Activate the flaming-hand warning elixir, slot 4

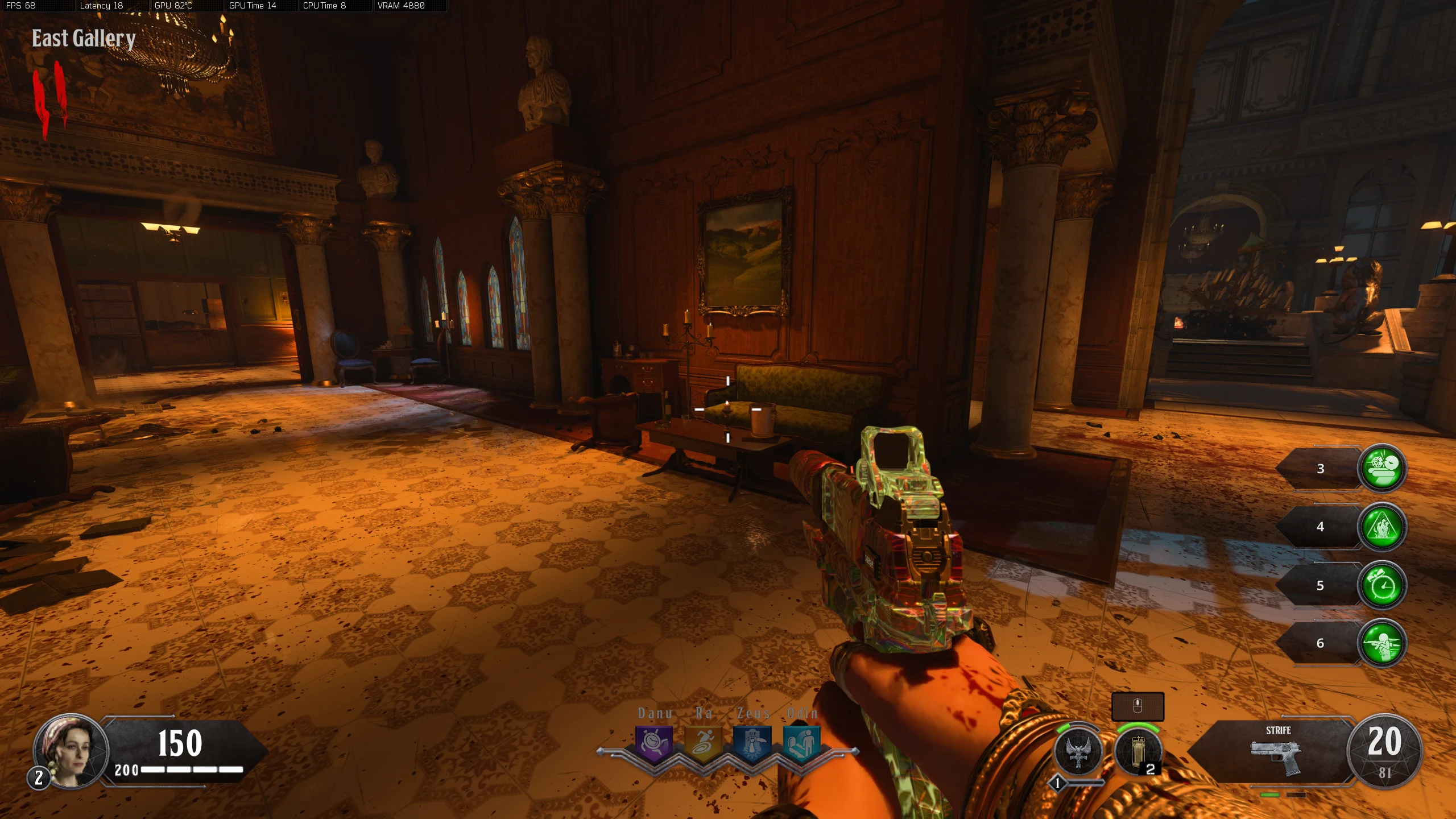pos(1382,527)
